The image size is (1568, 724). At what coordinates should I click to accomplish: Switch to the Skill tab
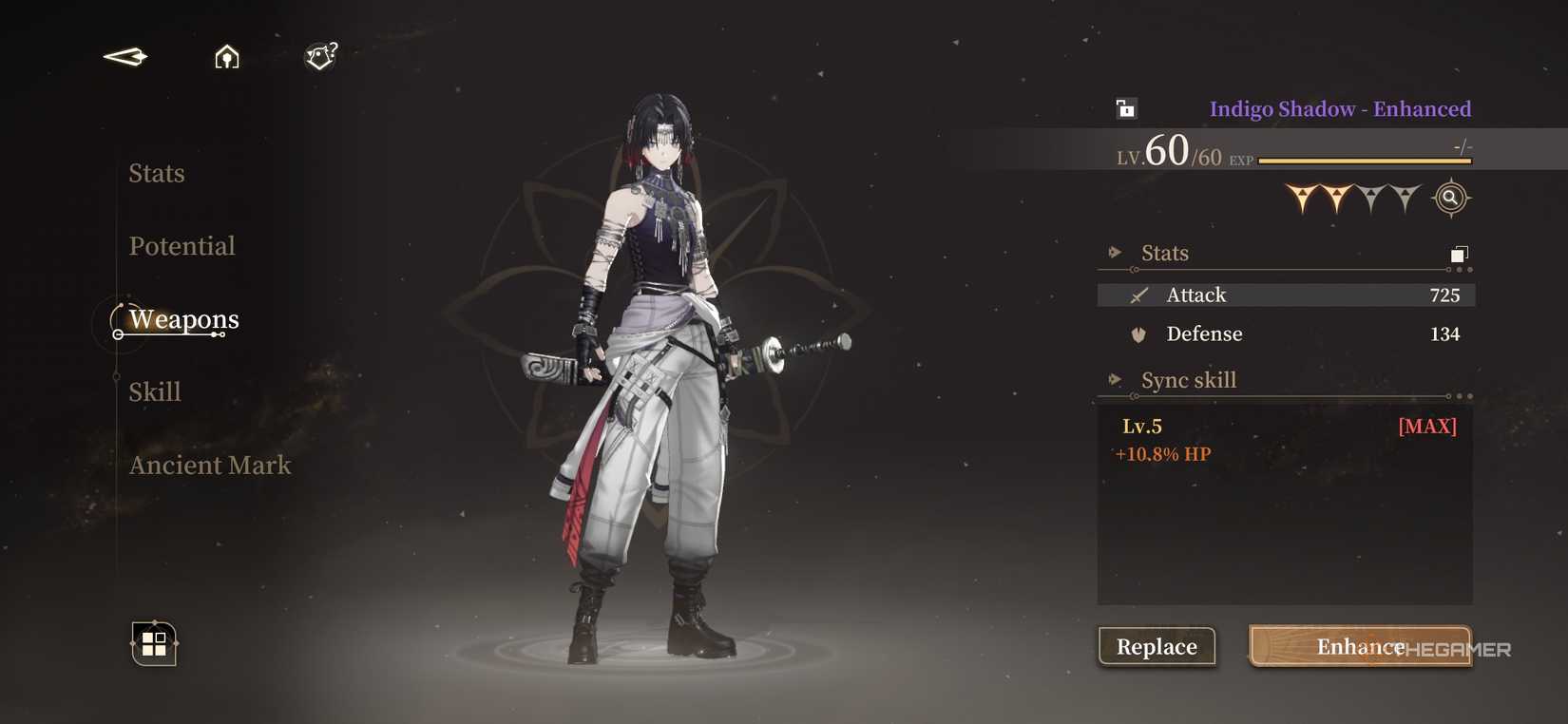tap(155, 391)
